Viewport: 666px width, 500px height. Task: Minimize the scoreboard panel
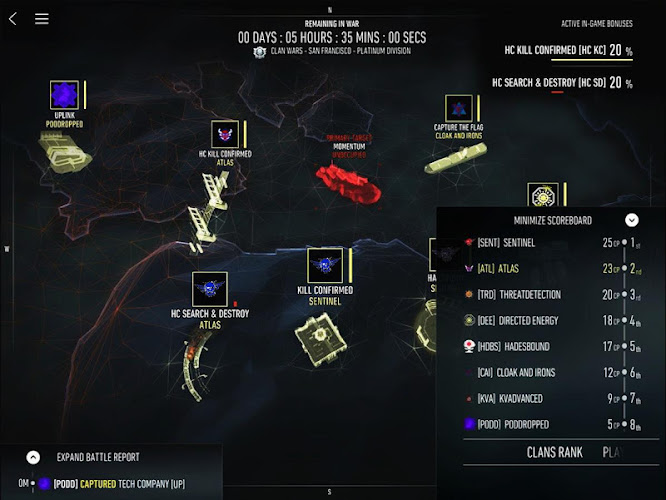(632, 220)
